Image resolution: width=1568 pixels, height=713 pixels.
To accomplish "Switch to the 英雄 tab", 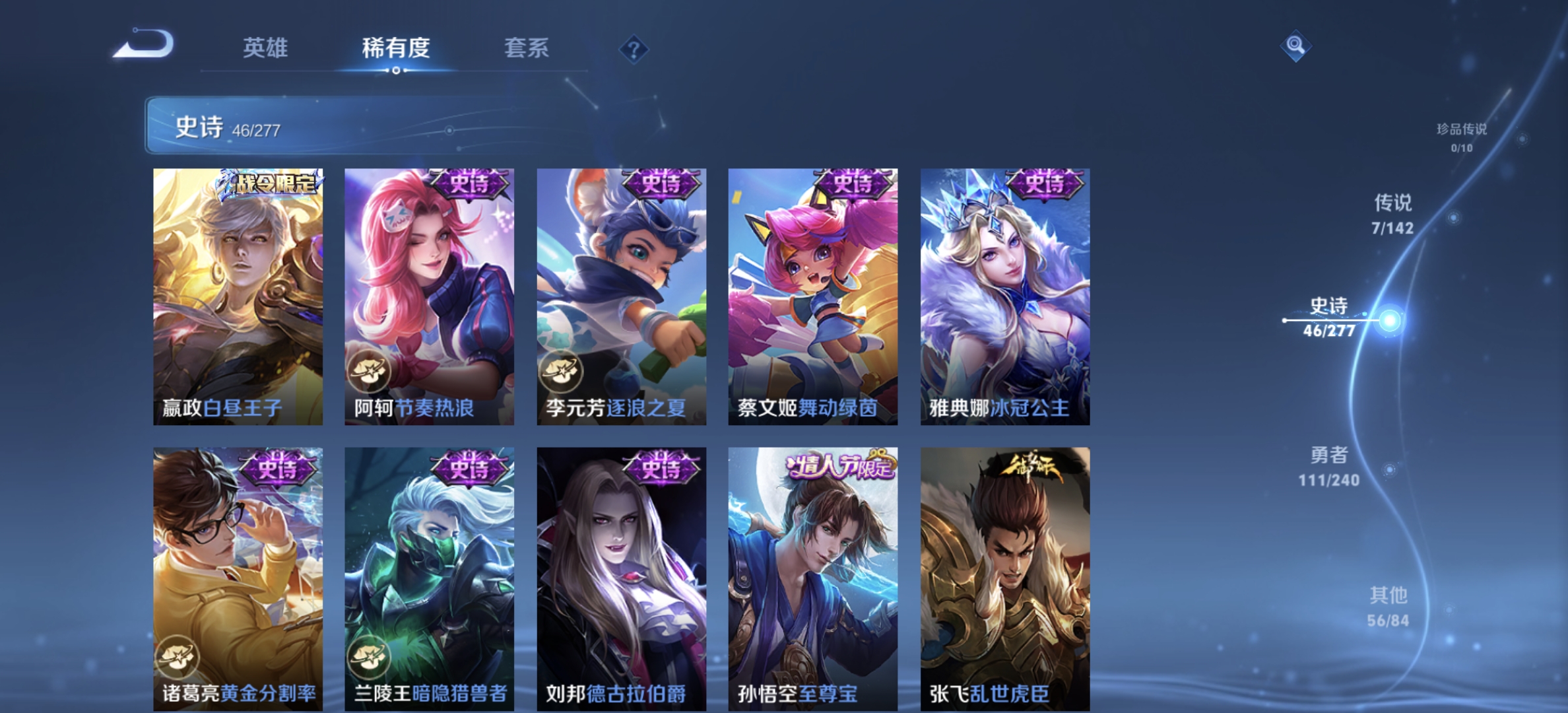I will (x=265, y=48).
